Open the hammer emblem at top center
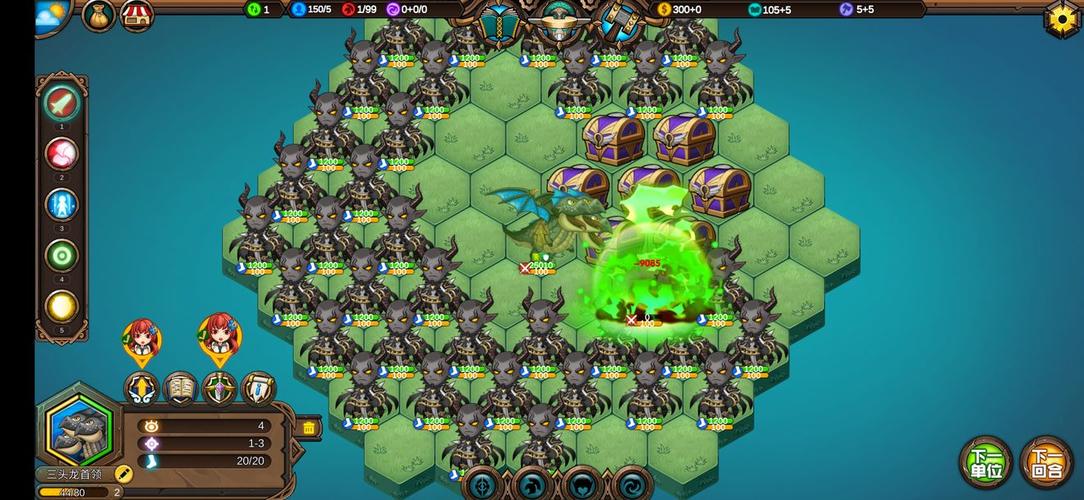The image size is (1084, 500). click(619, 21)
